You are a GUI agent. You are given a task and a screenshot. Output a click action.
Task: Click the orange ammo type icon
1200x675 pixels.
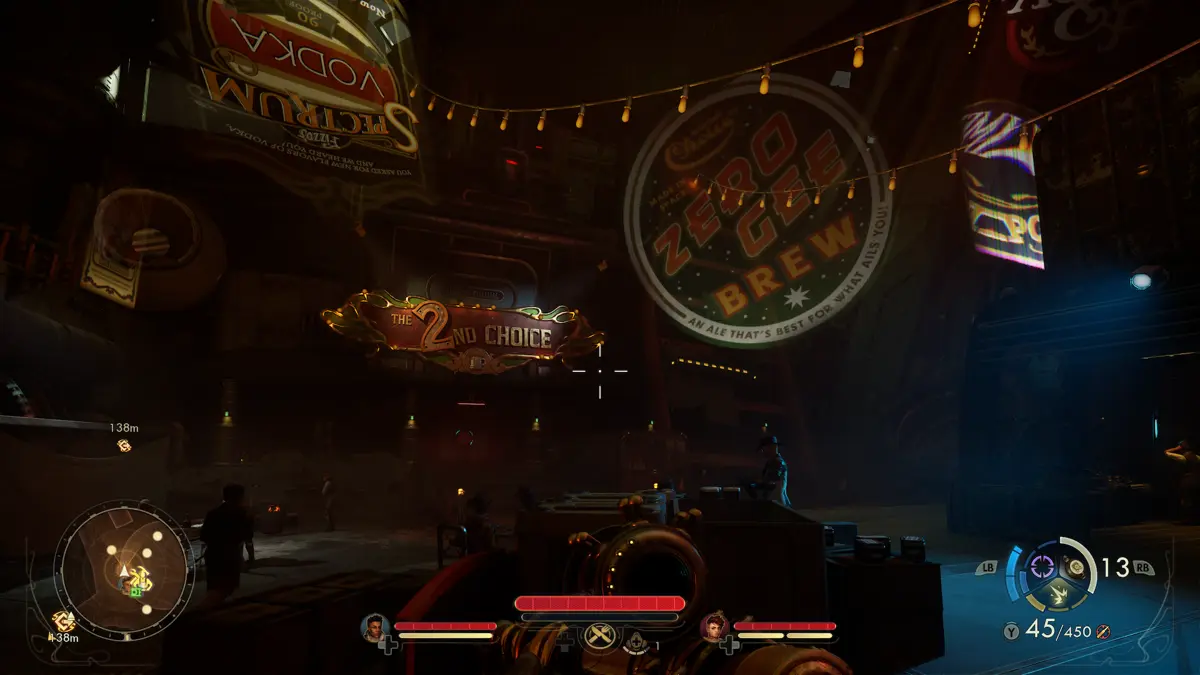click(x=1102, y=631)
